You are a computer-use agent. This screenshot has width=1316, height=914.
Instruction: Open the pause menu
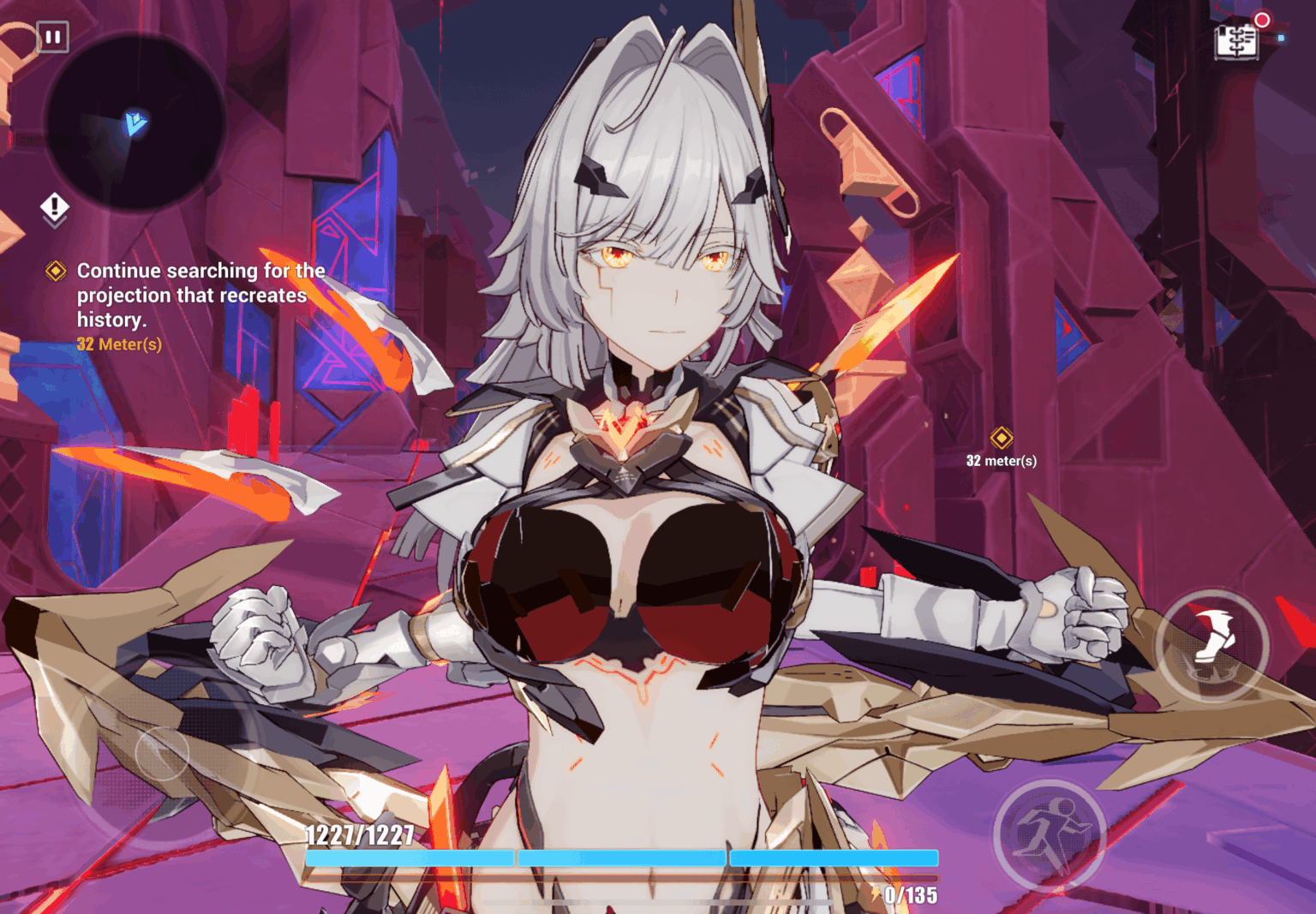click(53, 37)
